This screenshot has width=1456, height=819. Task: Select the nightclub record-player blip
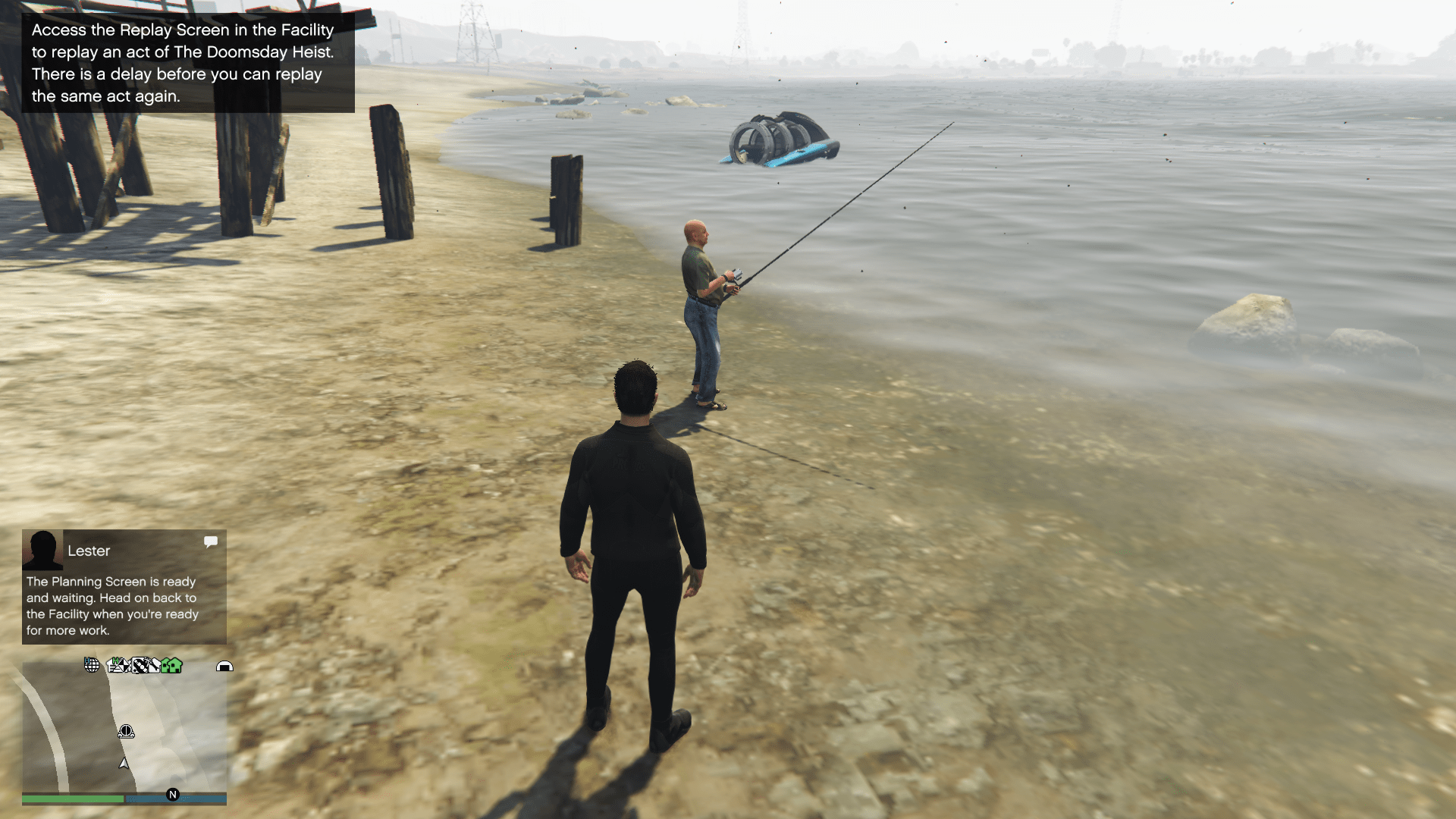pos(140,666)
